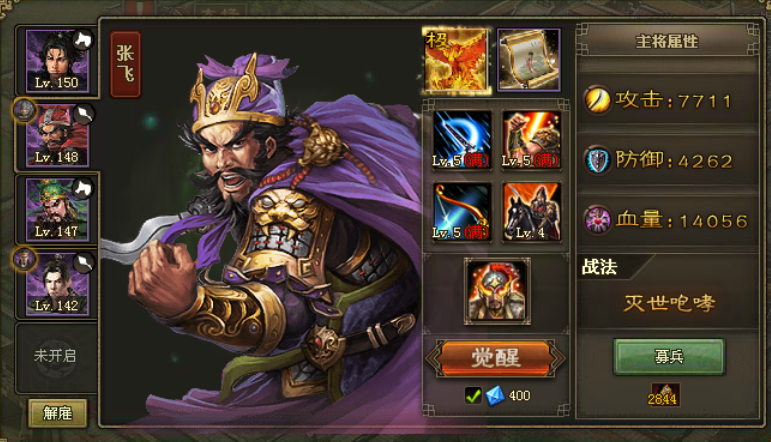Select the blue spear skill icon
771x442 pixels.
tap(462, 138)
